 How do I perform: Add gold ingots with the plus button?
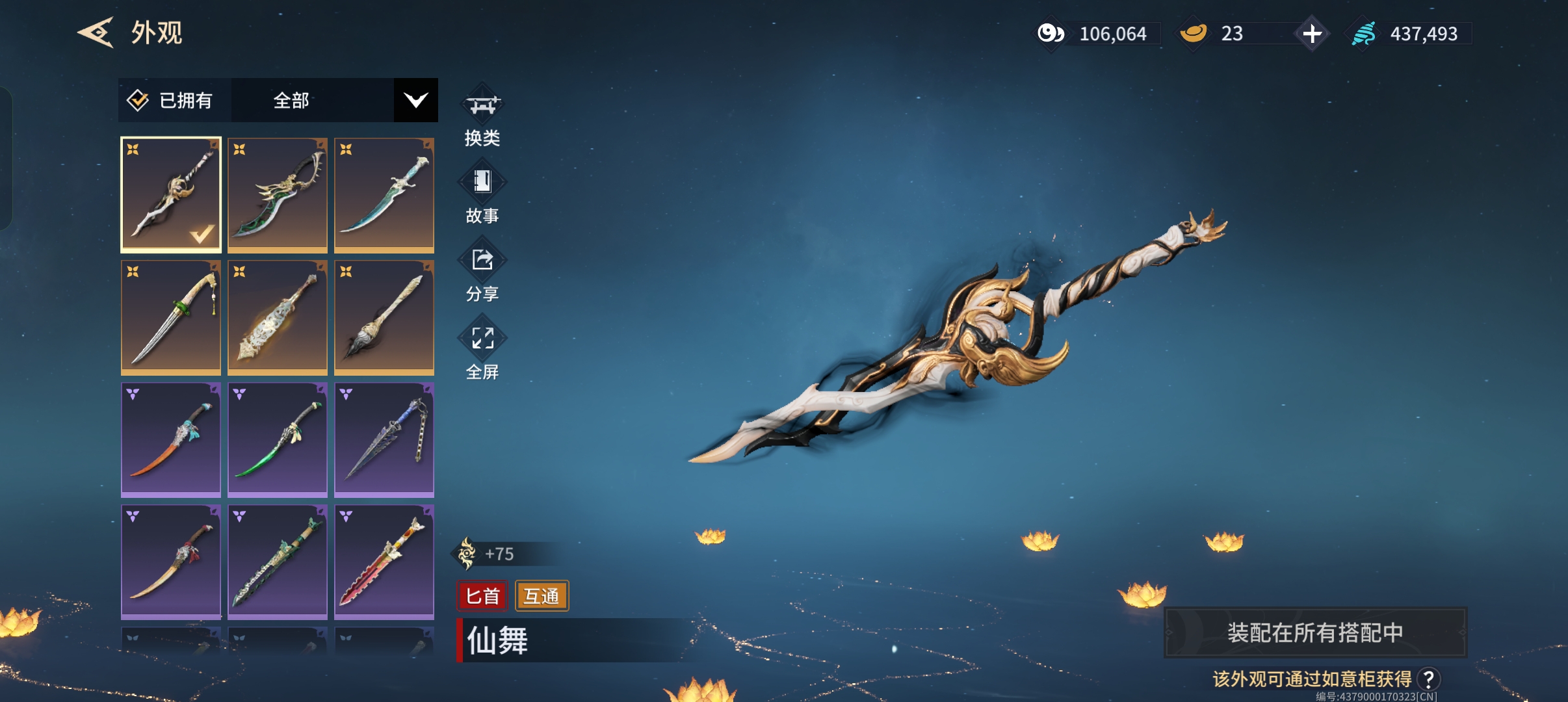coord(1312,34)
